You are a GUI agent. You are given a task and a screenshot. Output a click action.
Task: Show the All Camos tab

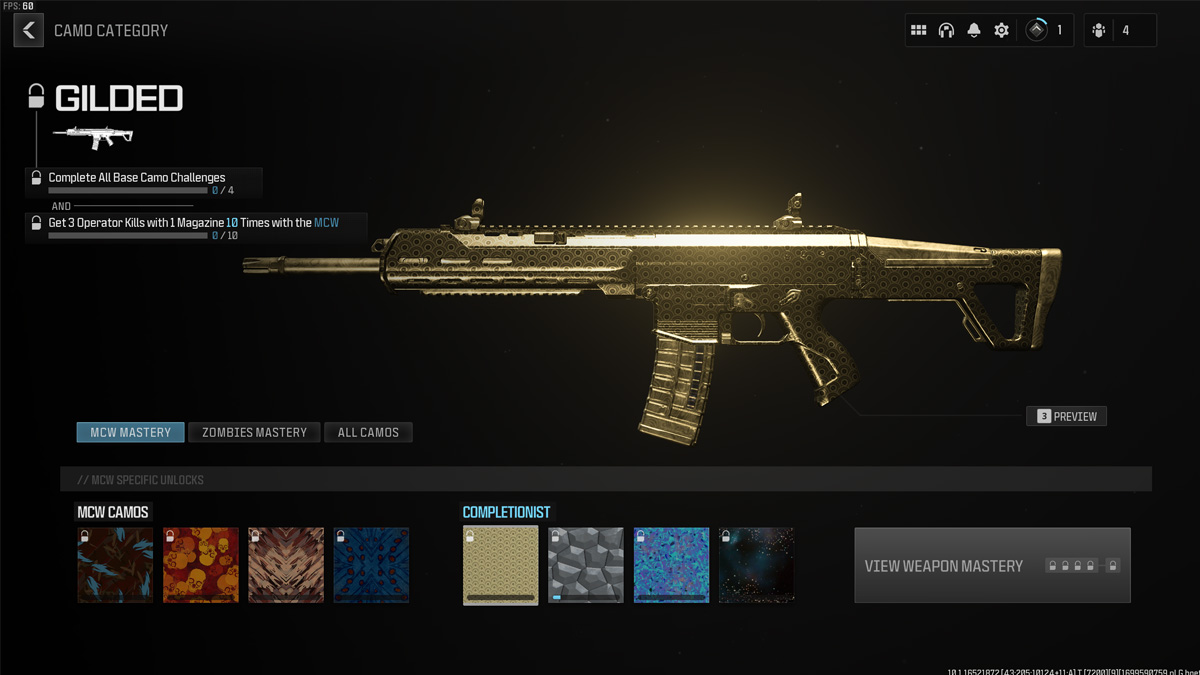368,432
